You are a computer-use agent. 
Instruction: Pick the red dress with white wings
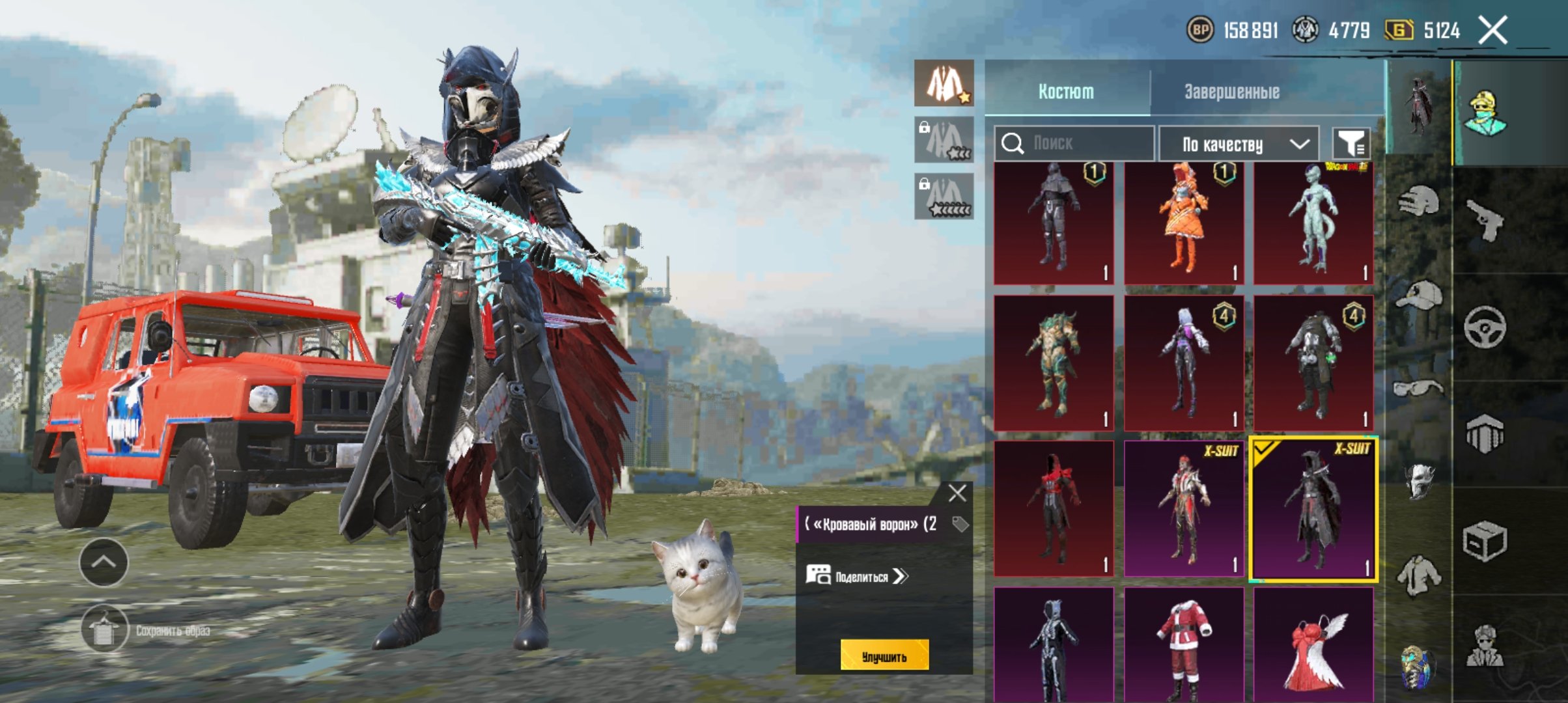click(1313, 644)
